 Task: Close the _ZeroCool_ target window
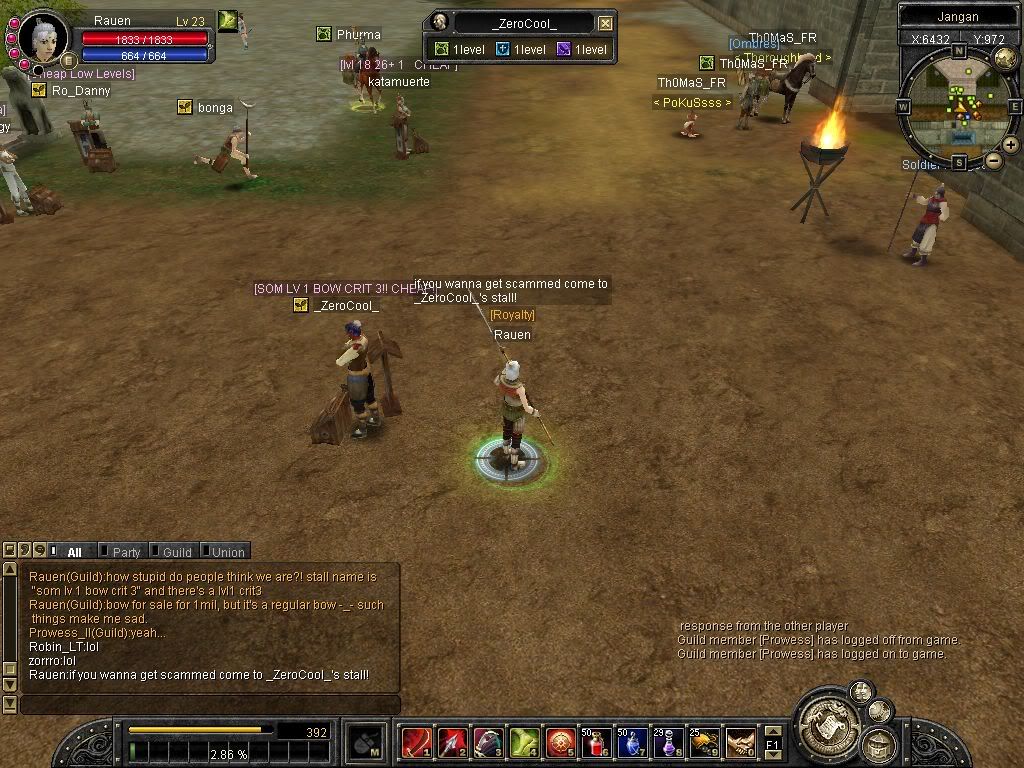point(605,23)
